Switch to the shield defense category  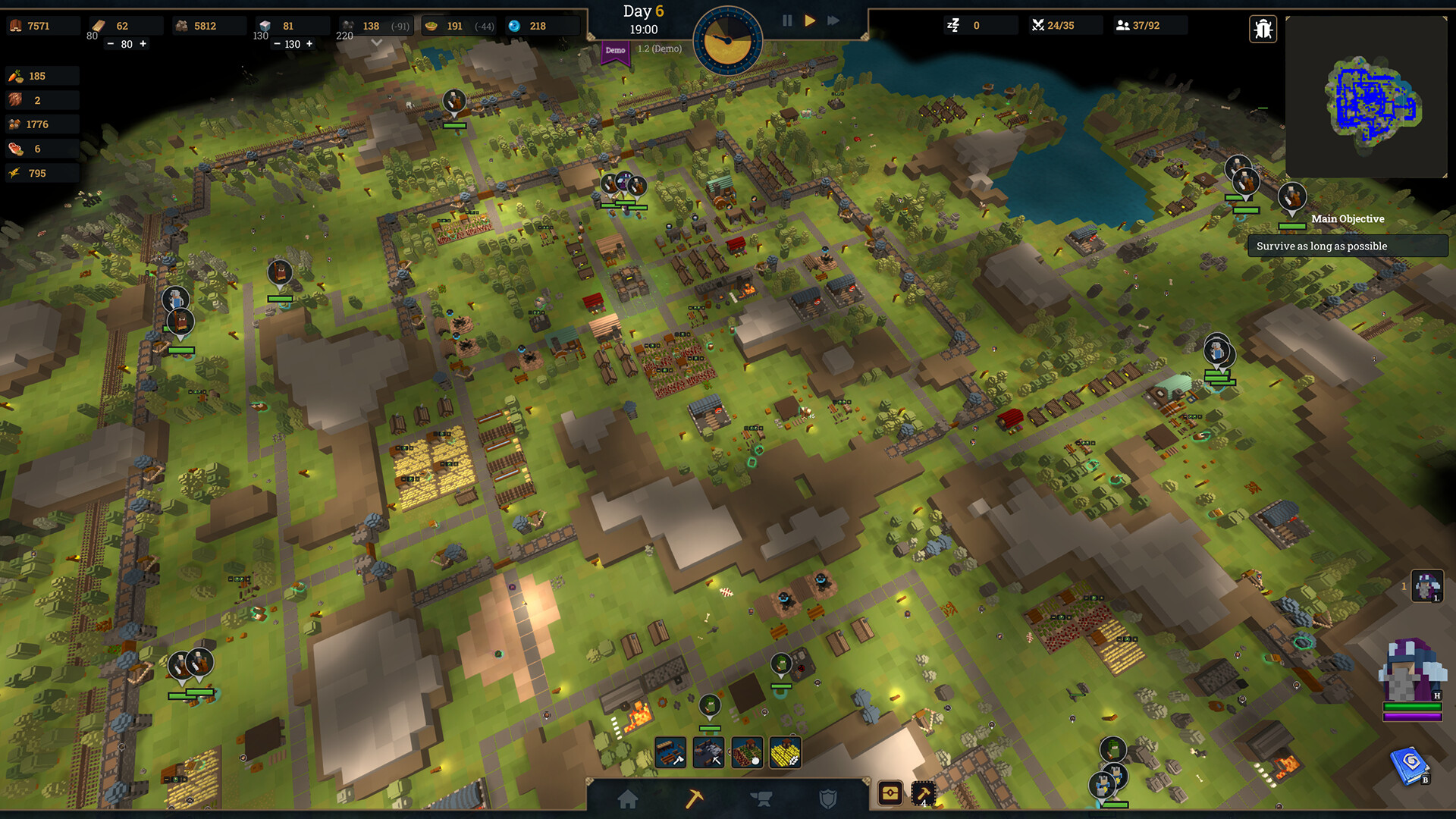click(x=829, y=799)
